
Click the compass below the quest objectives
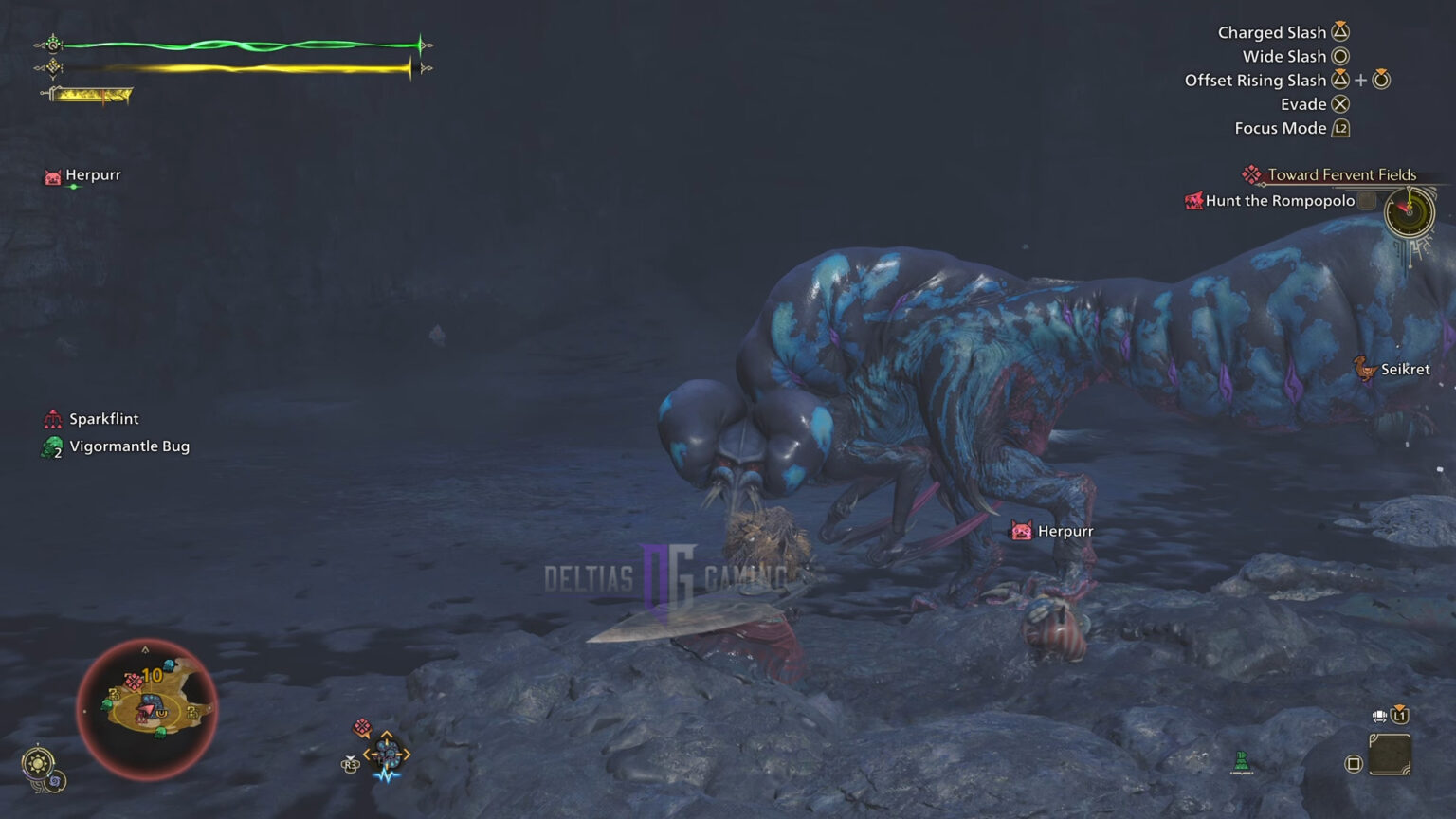[x=1407, y=213]
